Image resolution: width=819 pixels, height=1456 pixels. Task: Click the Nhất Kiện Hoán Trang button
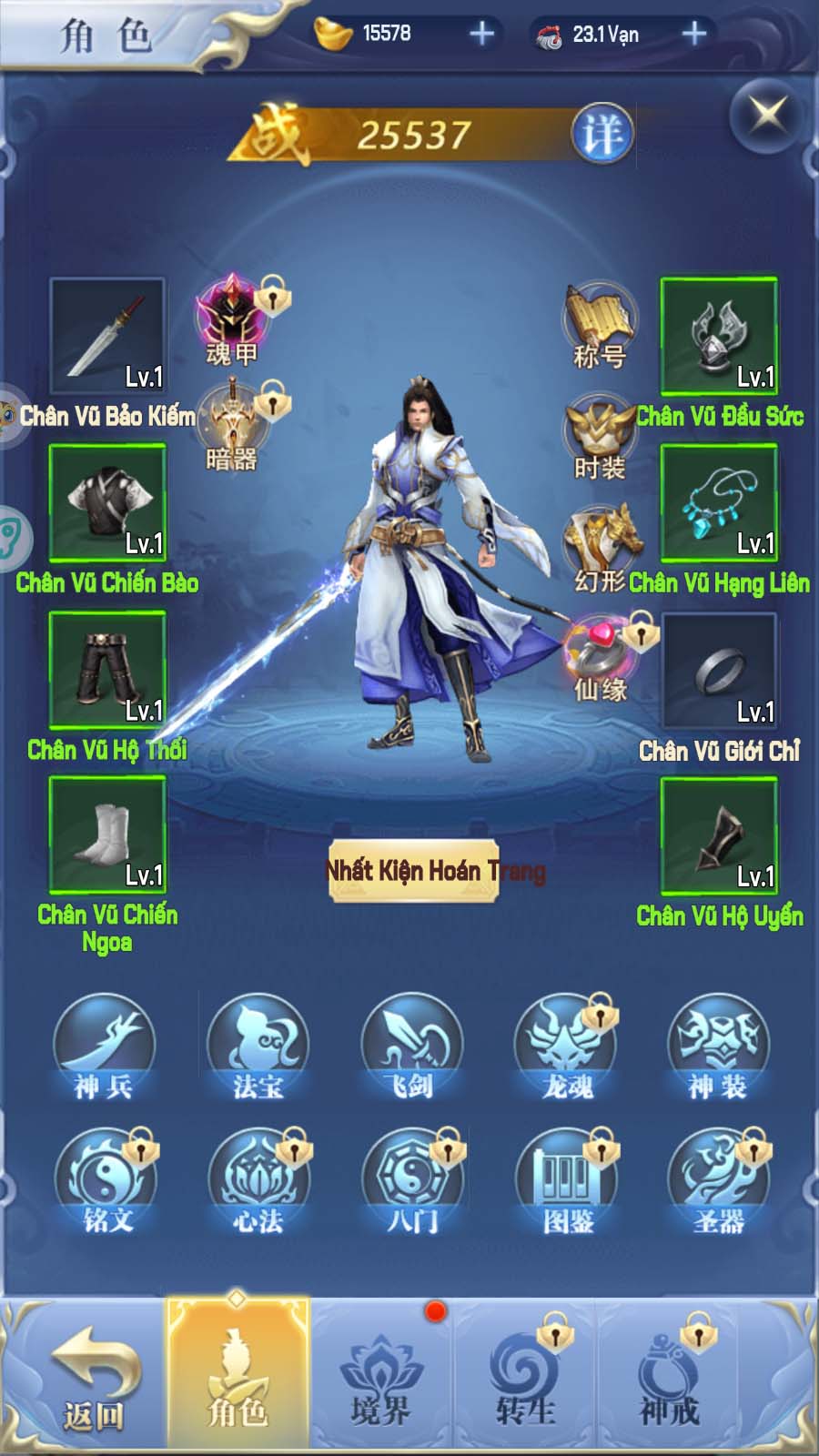[x=414, y=871]
